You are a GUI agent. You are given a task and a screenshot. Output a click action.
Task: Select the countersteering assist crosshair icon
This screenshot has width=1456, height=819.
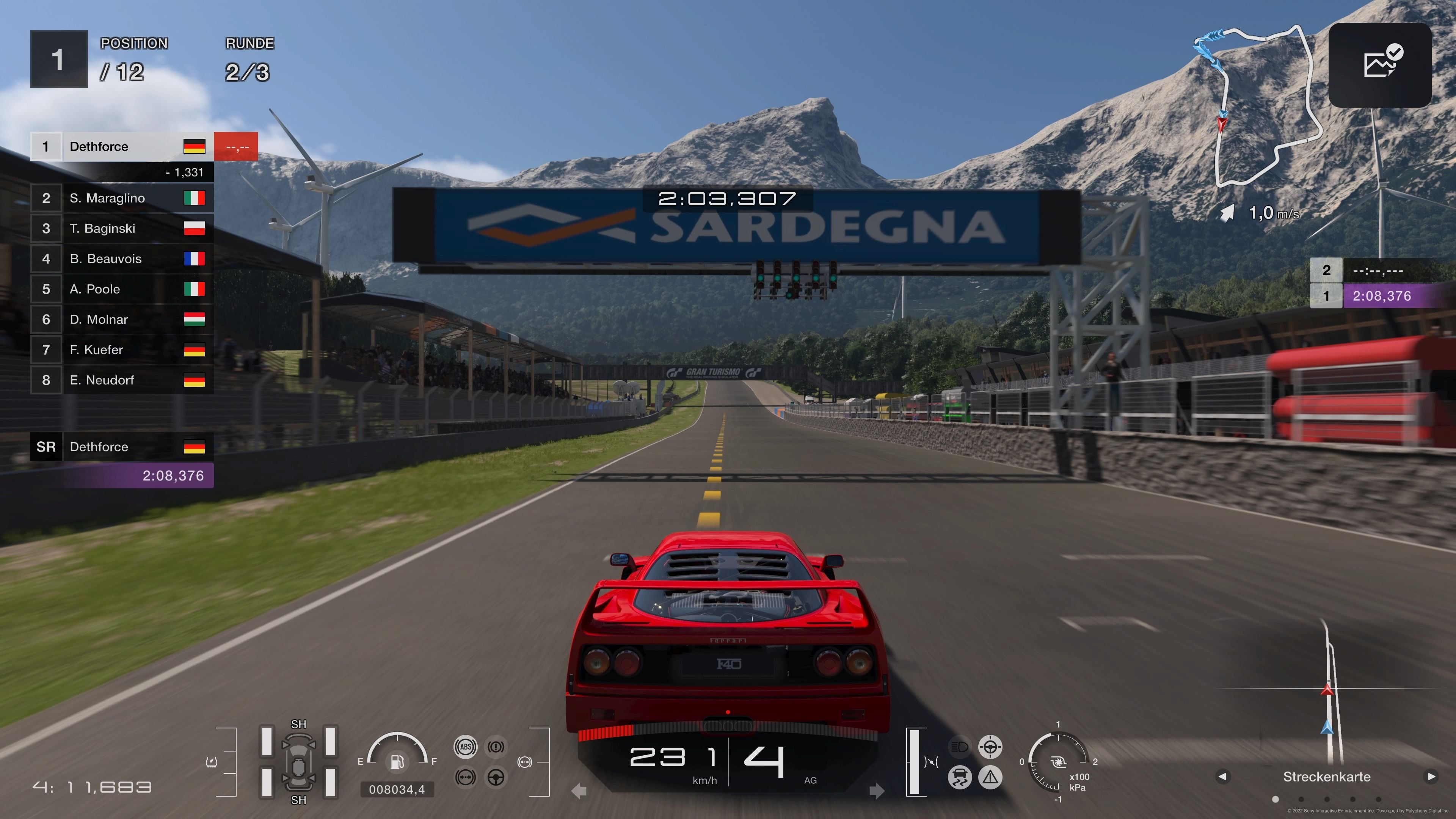click(x=990, y=747)
